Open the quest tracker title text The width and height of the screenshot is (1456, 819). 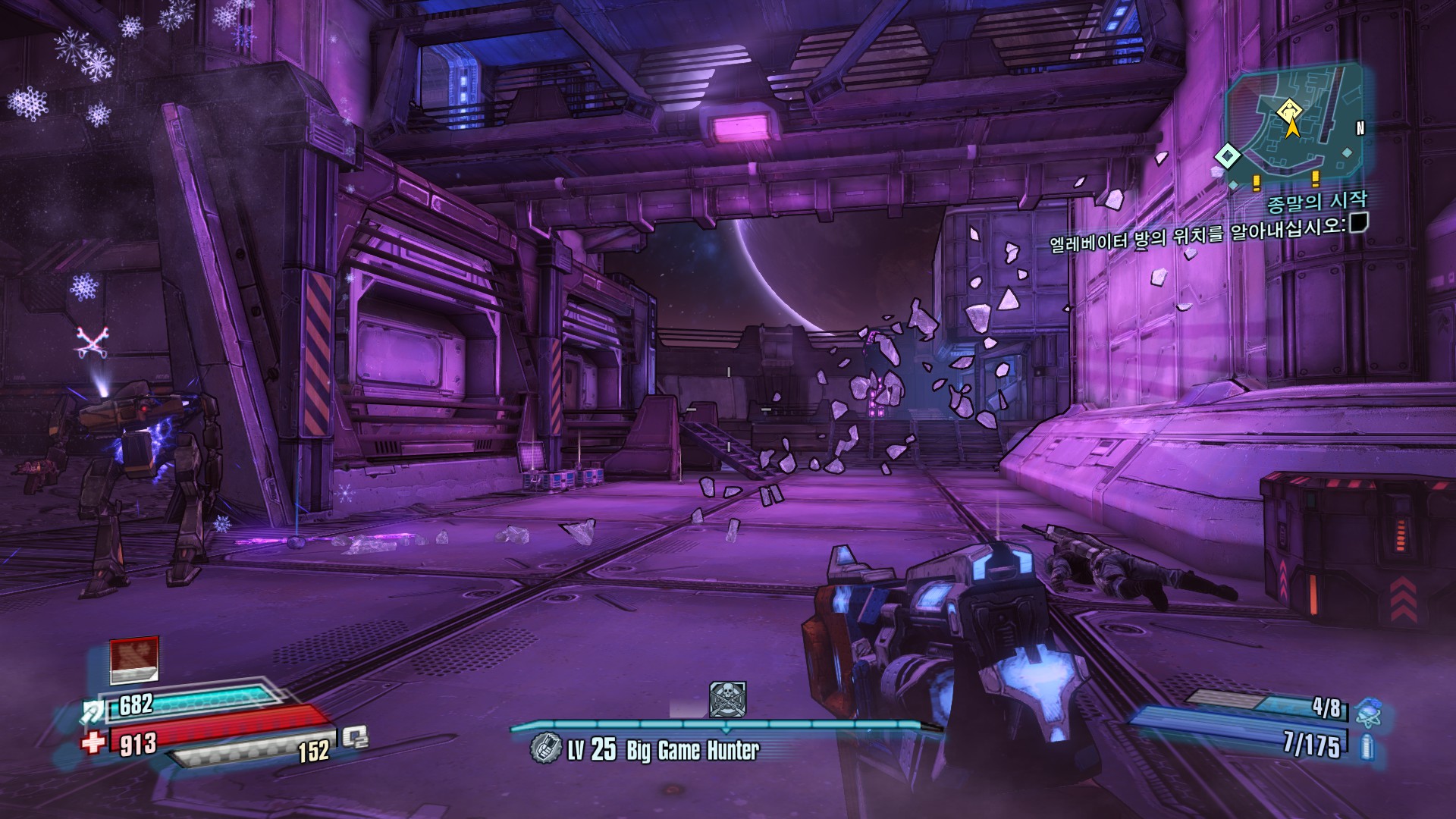tap(1316, 202)
